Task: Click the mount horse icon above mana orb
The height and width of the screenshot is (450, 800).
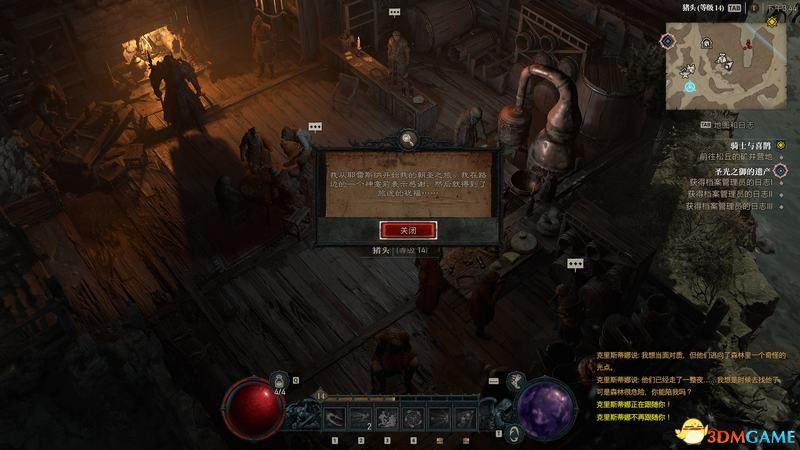Action: pos(517,381)
